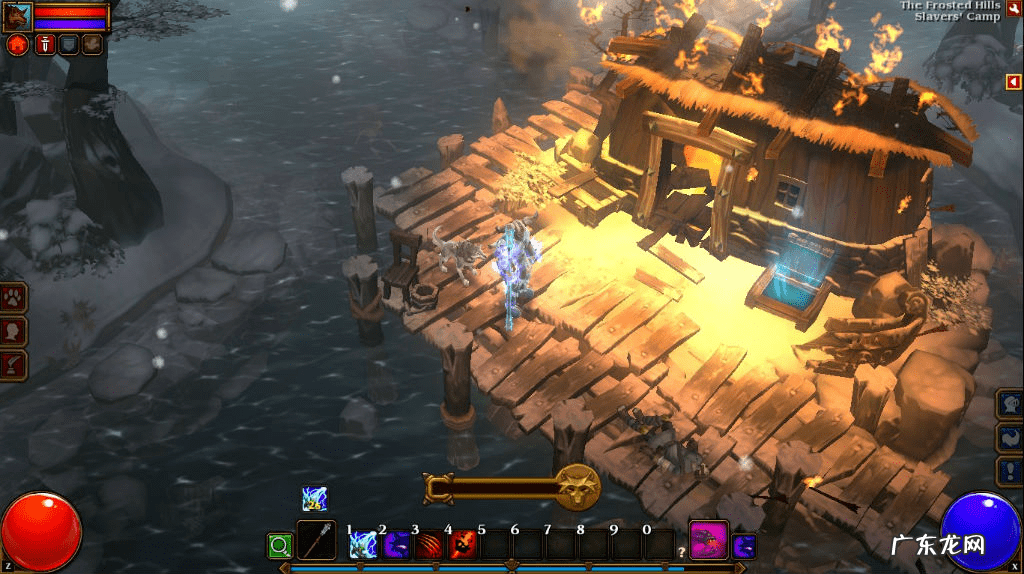1024x574 pixels.
Task: Open the skills panel below the silhouette icon
Action: click(14, 364)
